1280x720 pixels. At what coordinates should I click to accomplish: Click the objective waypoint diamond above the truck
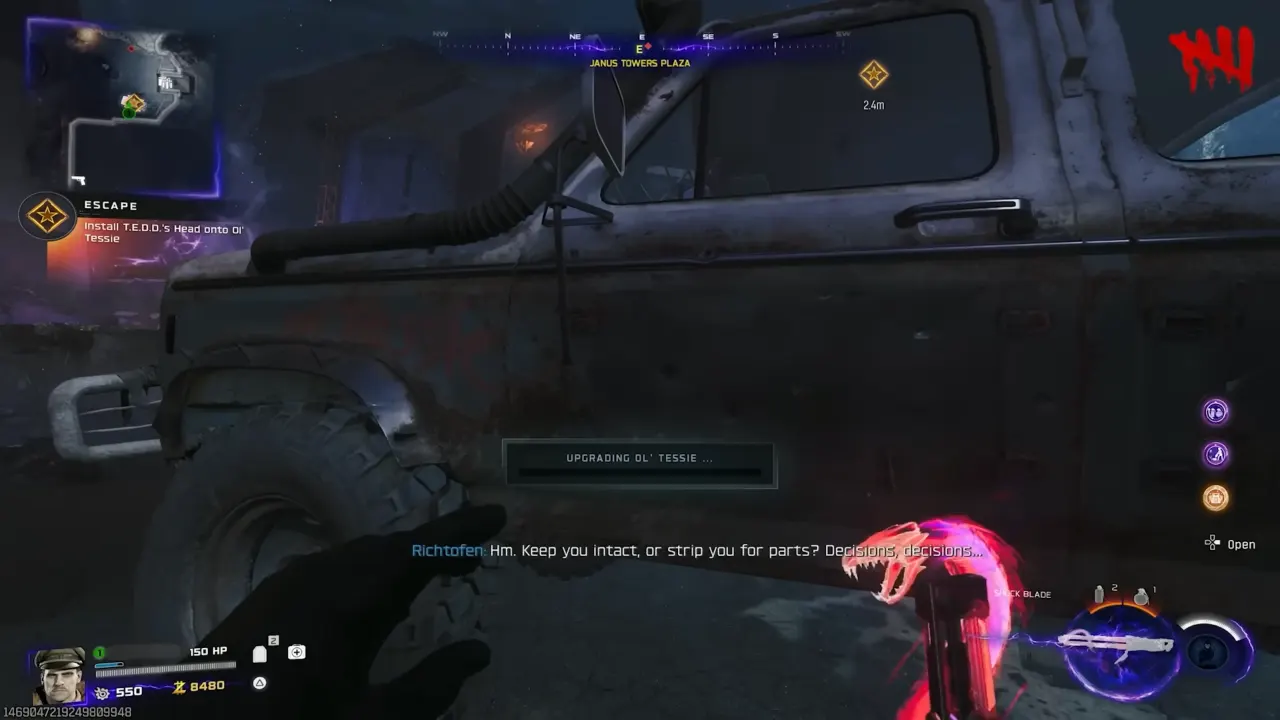[874, 73]
